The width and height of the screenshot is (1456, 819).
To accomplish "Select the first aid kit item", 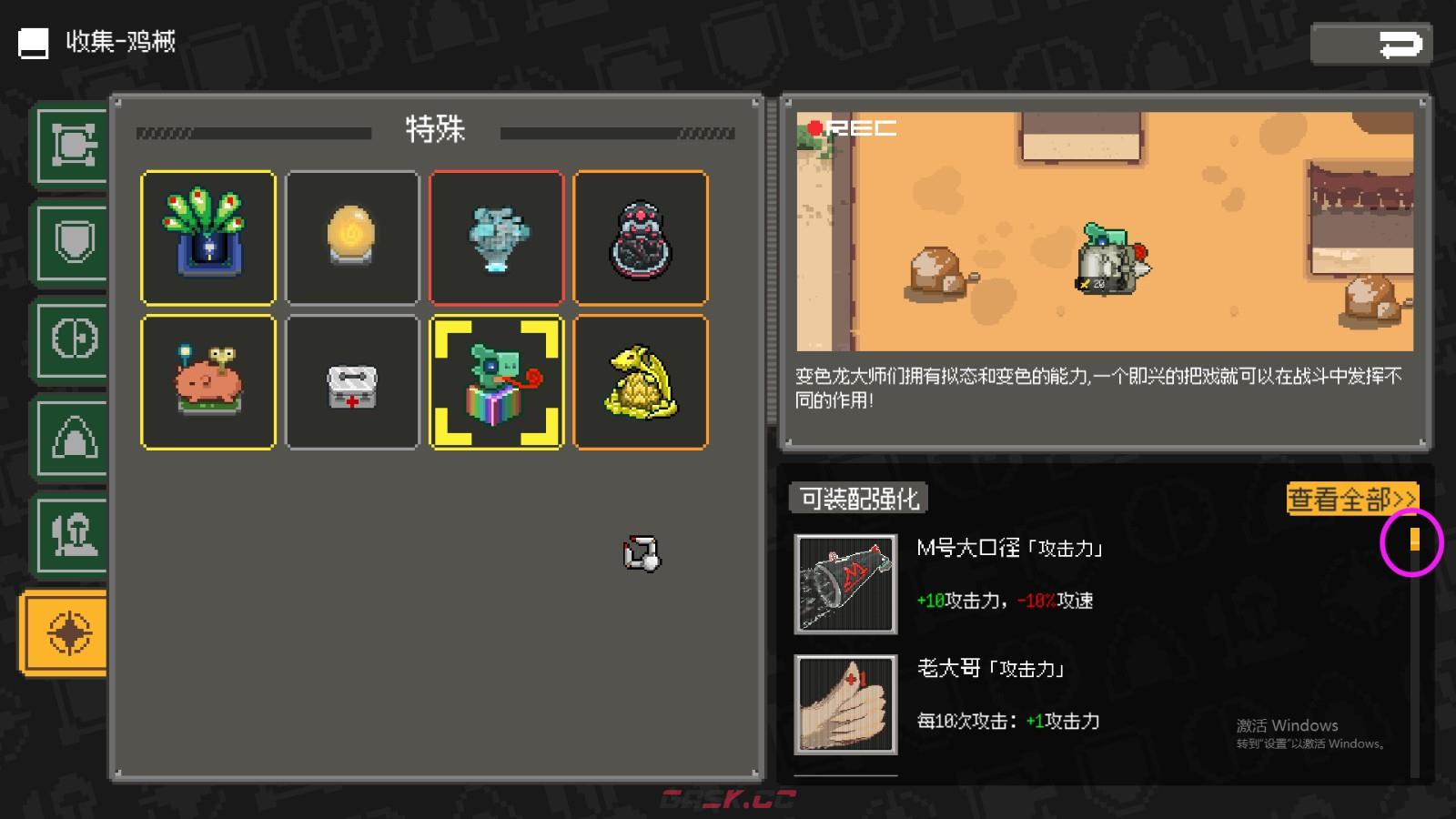I will 352,382.
